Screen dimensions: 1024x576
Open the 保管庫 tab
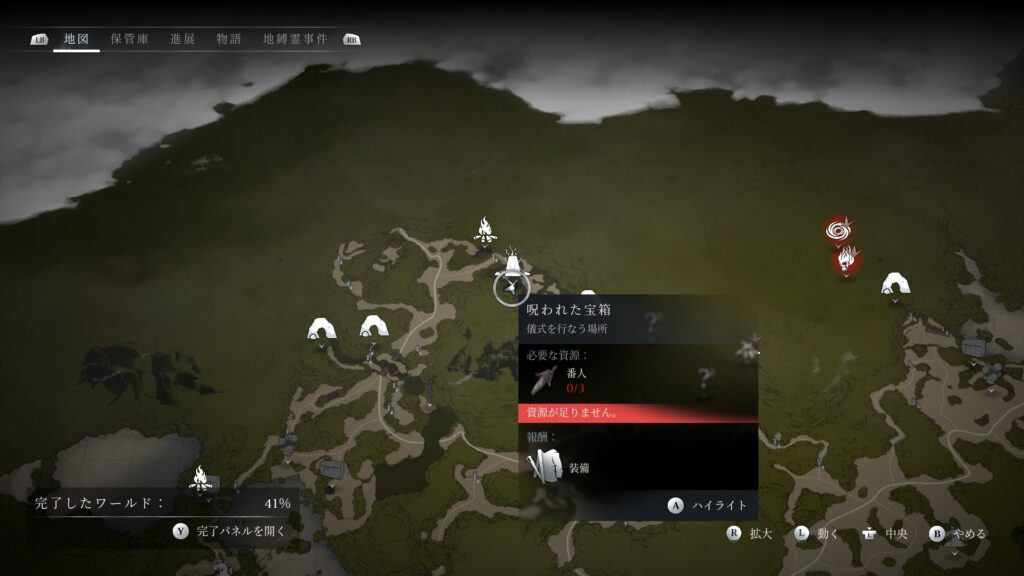tap(130, 39)
